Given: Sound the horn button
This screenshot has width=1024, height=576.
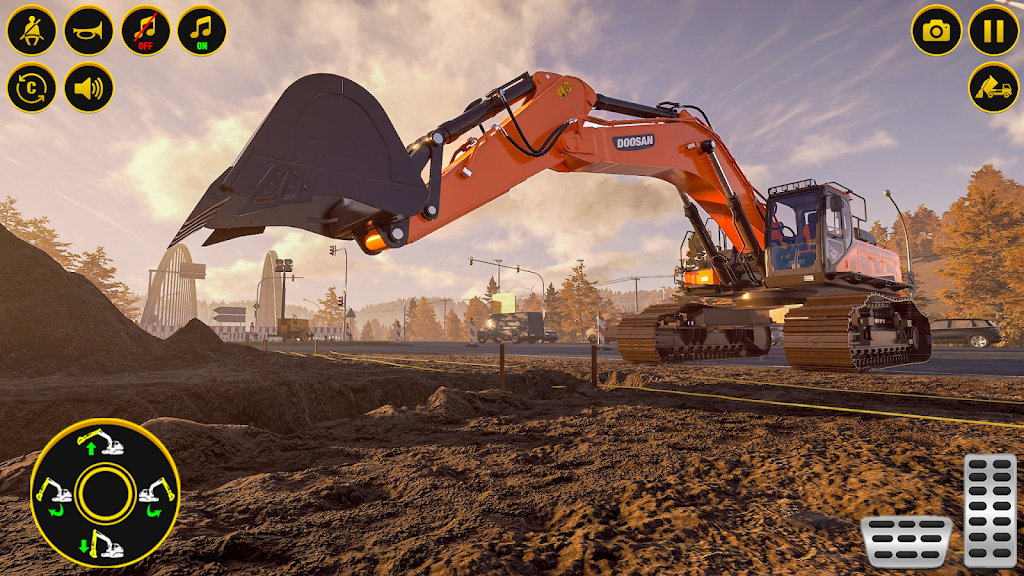Looking at the screenshot, I should click(89, 30).
